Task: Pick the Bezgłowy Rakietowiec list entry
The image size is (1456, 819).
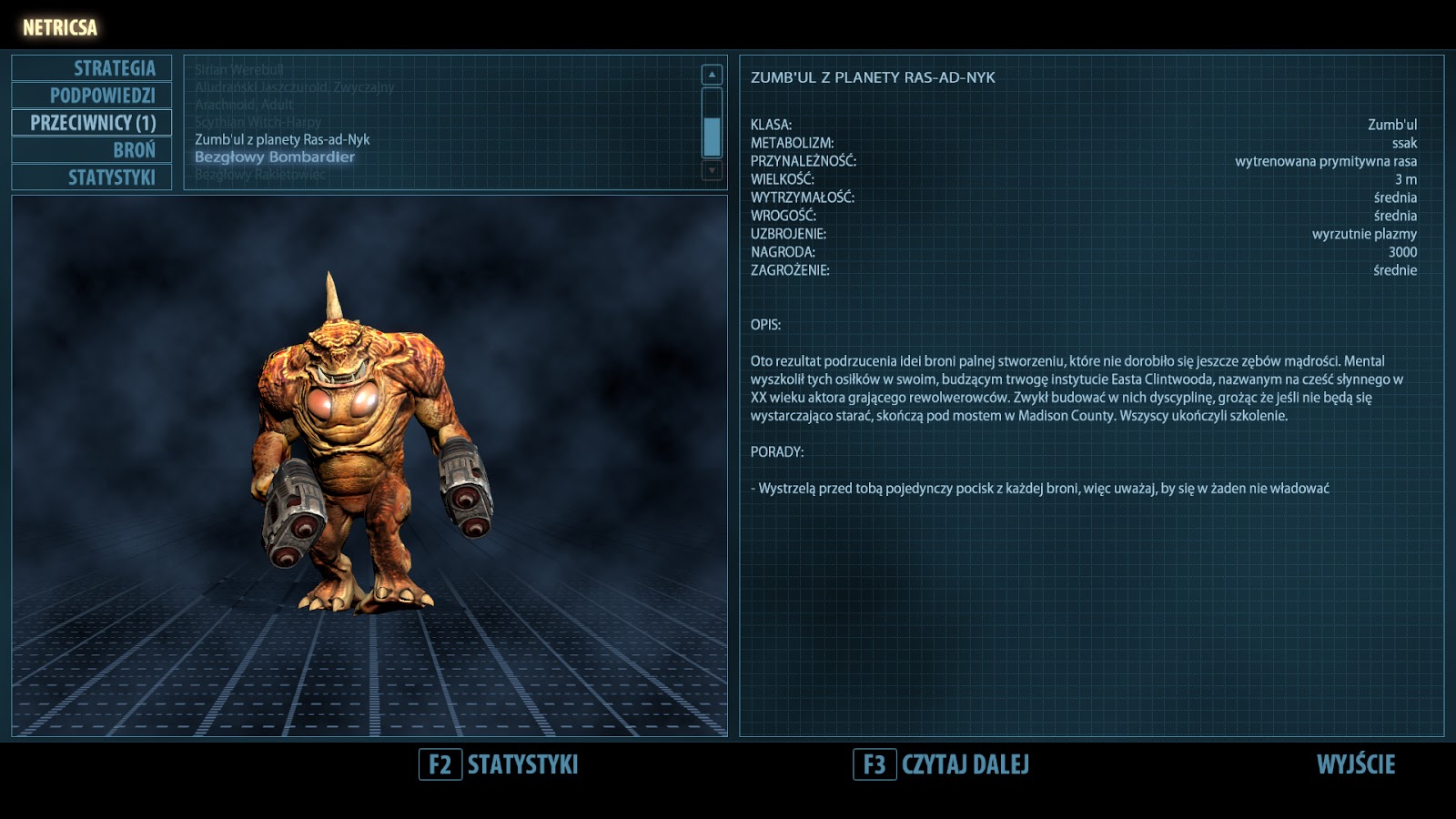Action: (x=259, y=174)
